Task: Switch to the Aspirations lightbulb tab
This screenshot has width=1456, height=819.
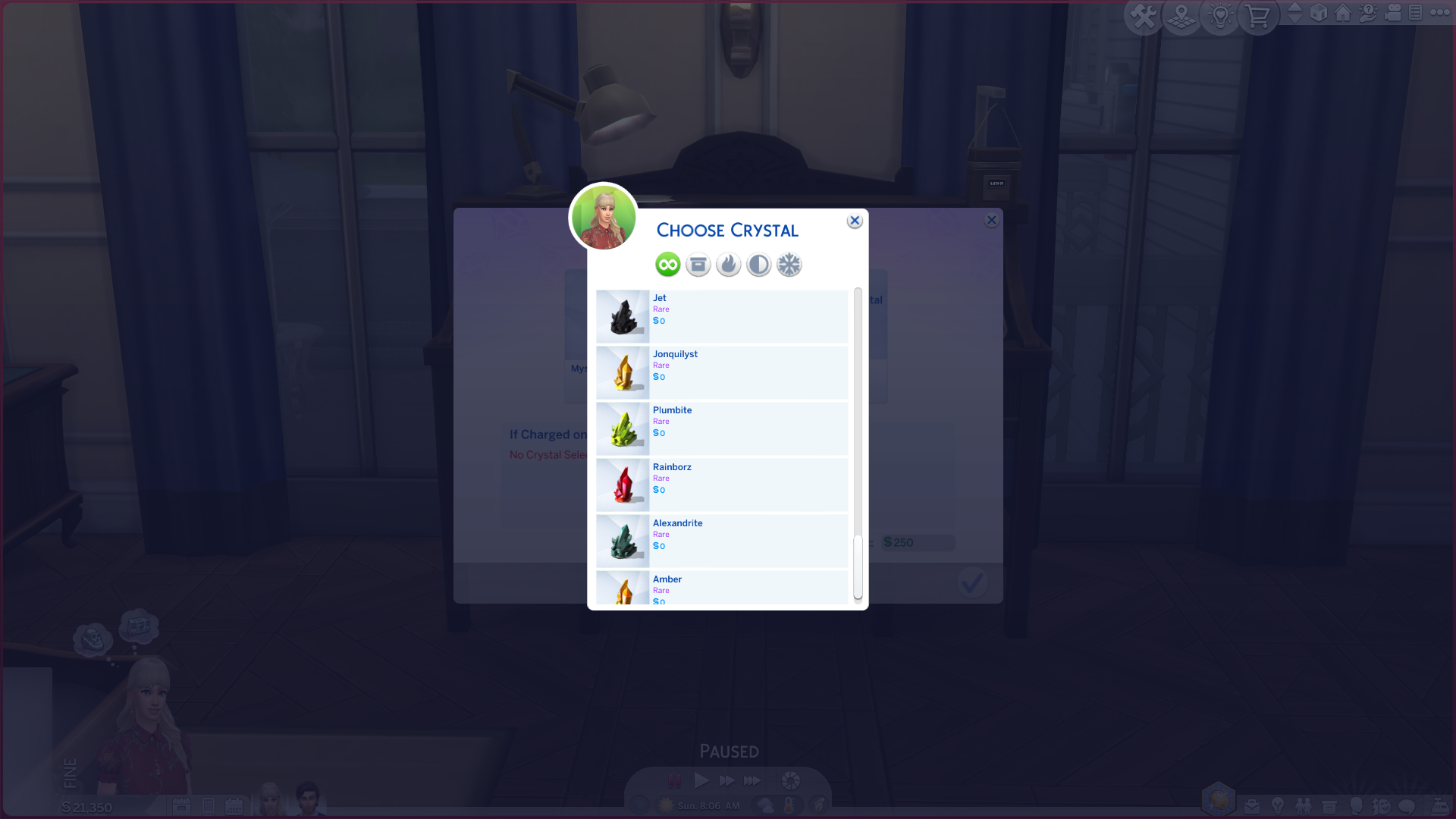Action: [1279, 806]
